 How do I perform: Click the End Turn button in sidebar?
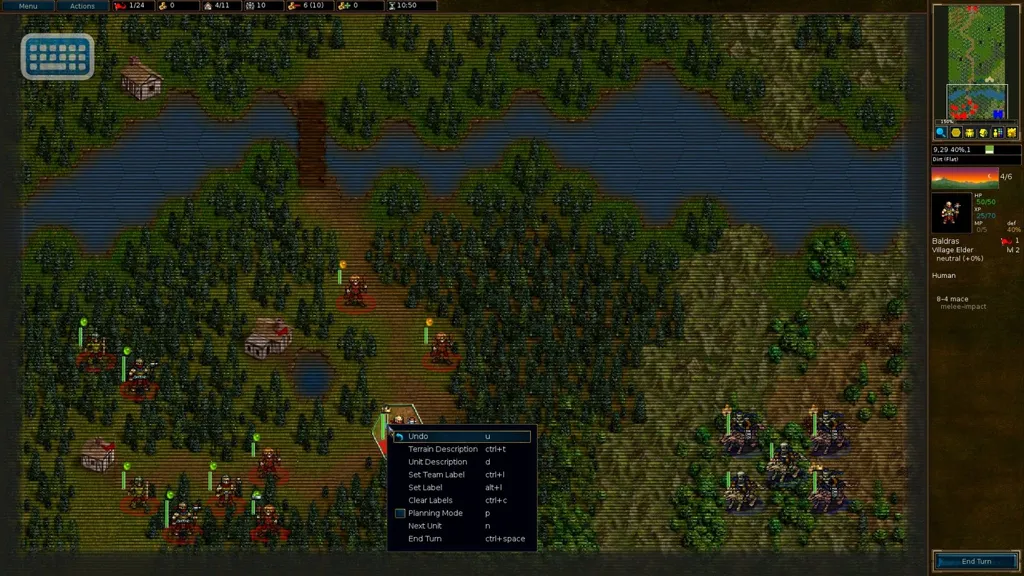[x=976, y=561]
